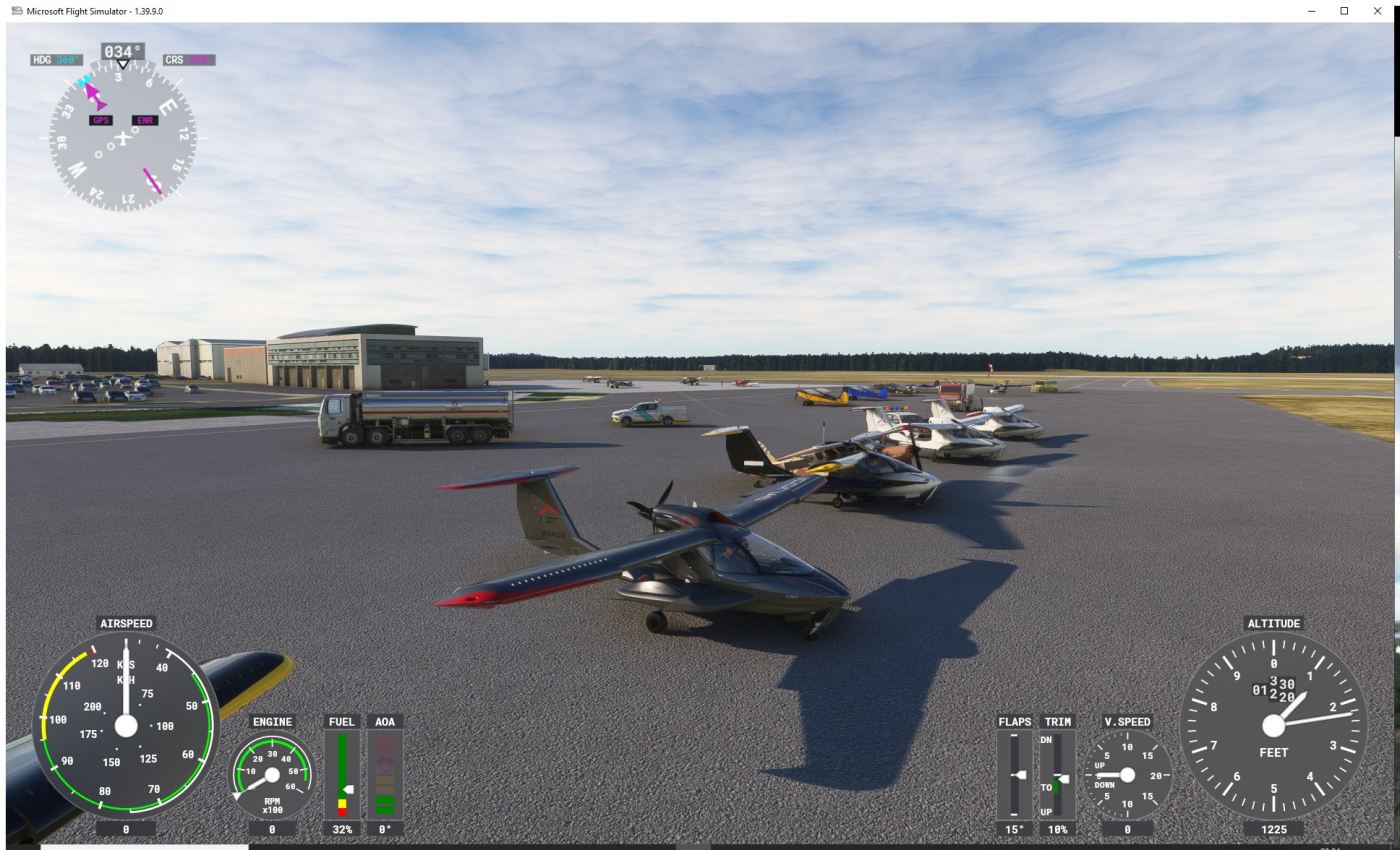The height and width of the screenshot is (850, 1400).
Task: Click the V.Speed gauge
Action: click(1127, 775)
